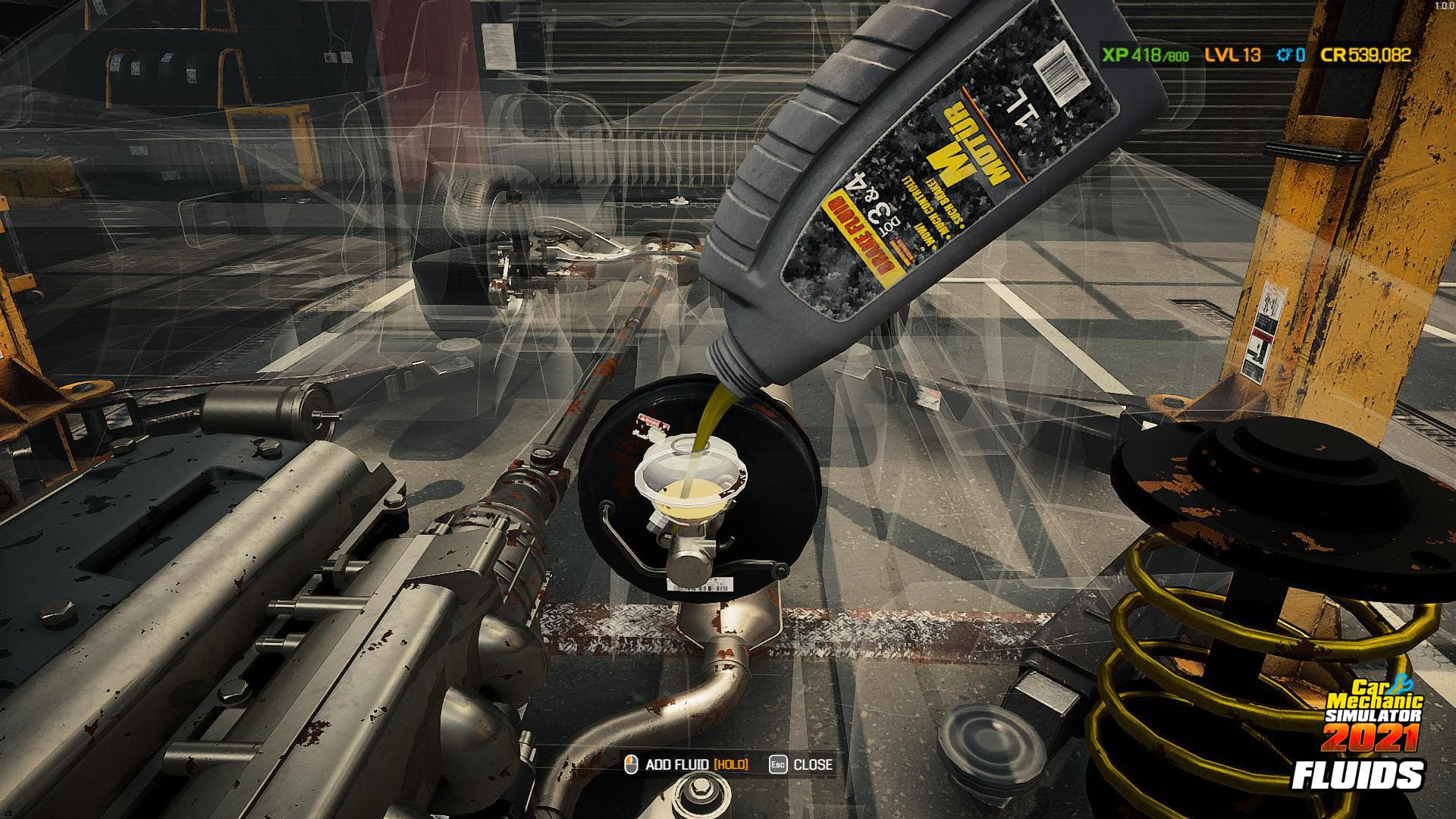The width and height of the screenshot is (1456, 819).
Task: Select the orange LVL indicator
Action: click(1222, 55)
